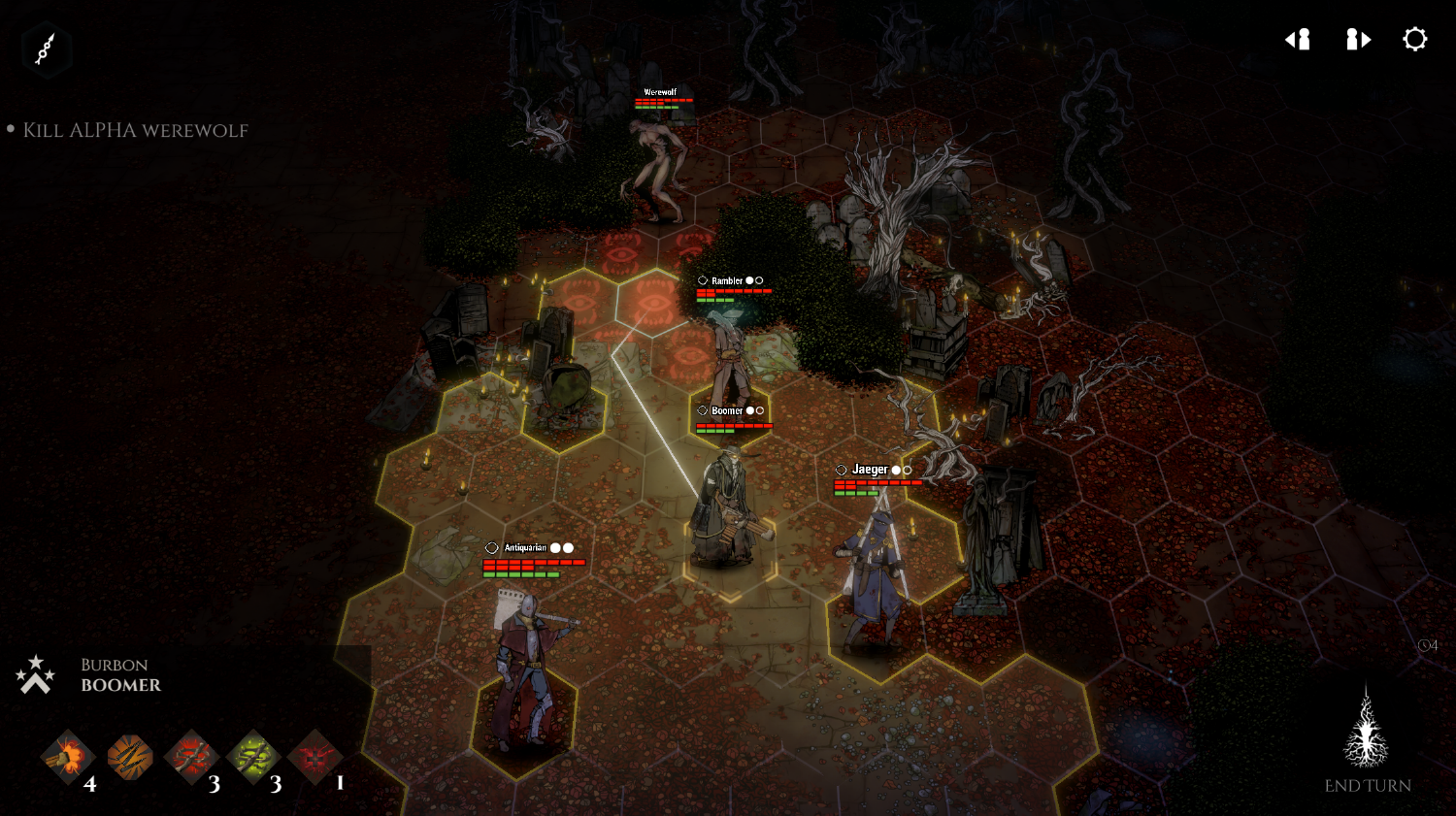Select the Rambler unit nameplate

727,280
